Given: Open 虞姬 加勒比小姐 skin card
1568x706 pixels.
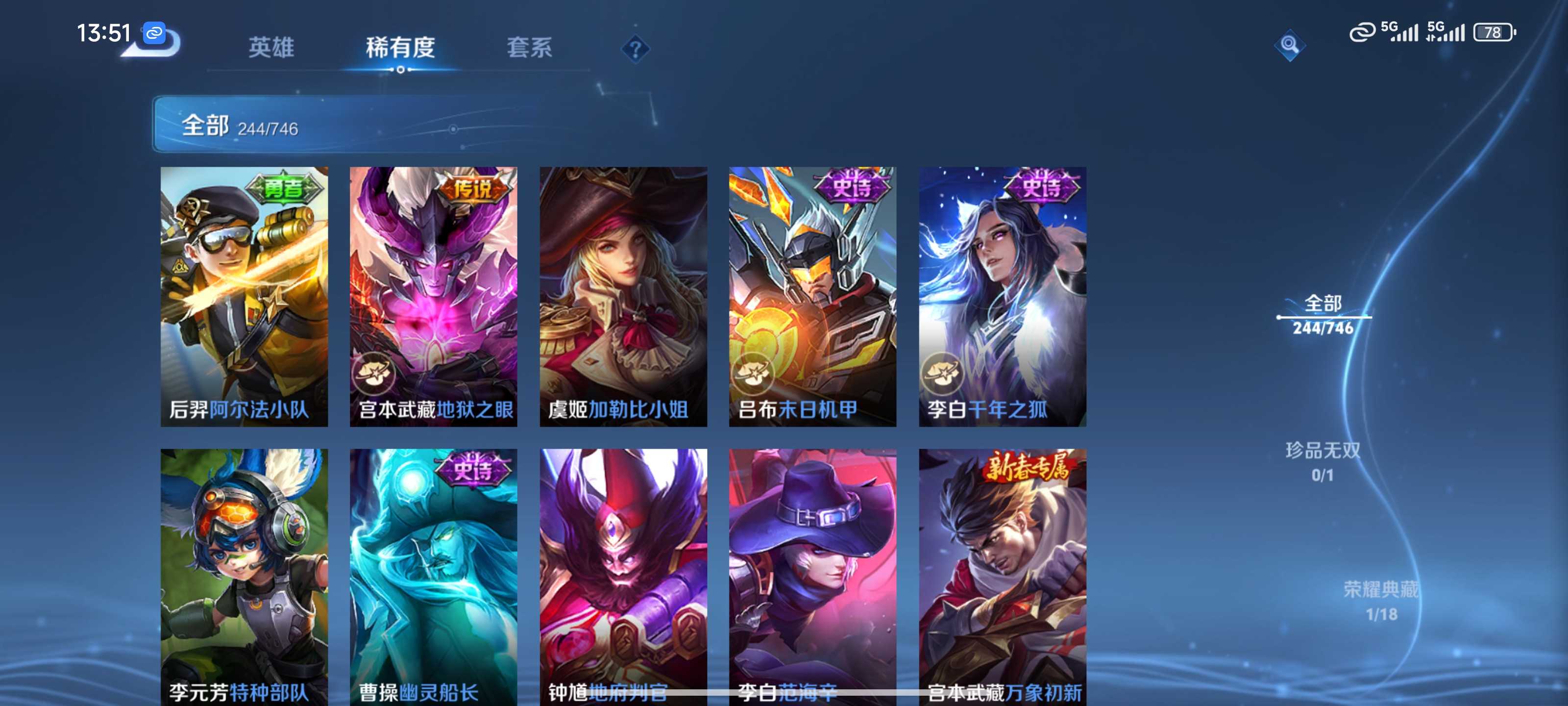Looking at the screenshot, I should 623,296.
